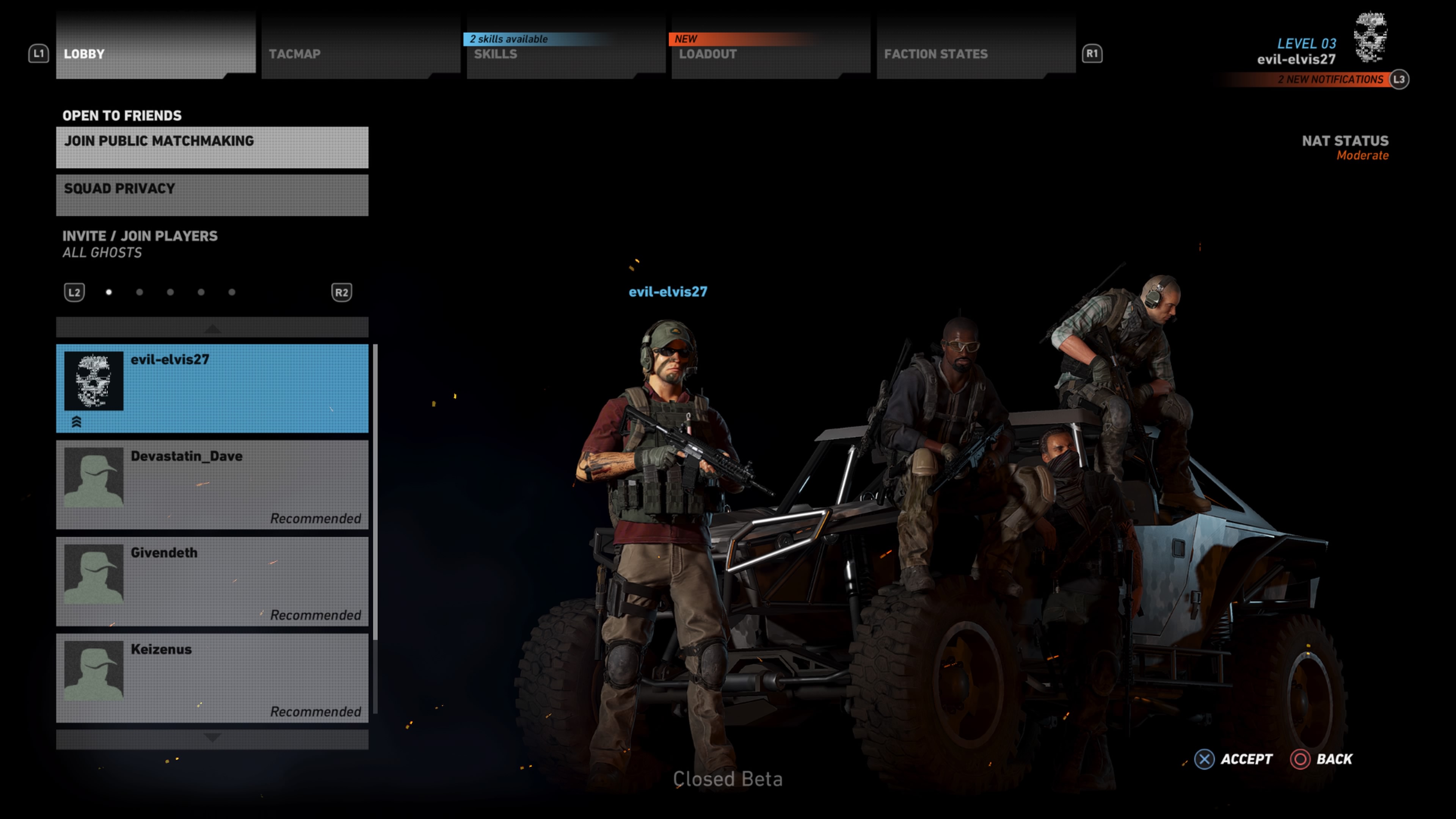The width and height of the screenshot is (1456, 819).
Task: Click the Accept button
Action: (x=1233, y=758)
